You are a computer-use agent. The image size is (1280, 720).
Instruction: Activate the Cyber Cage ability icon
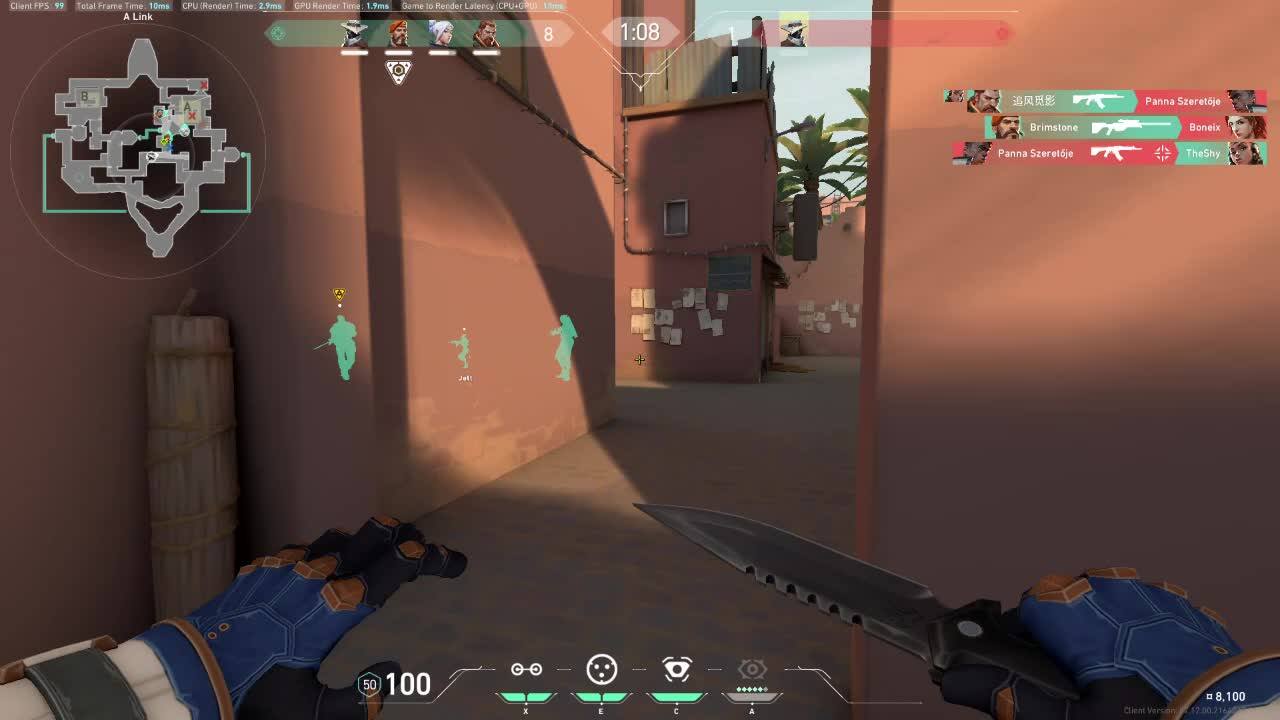click(601, 669)
